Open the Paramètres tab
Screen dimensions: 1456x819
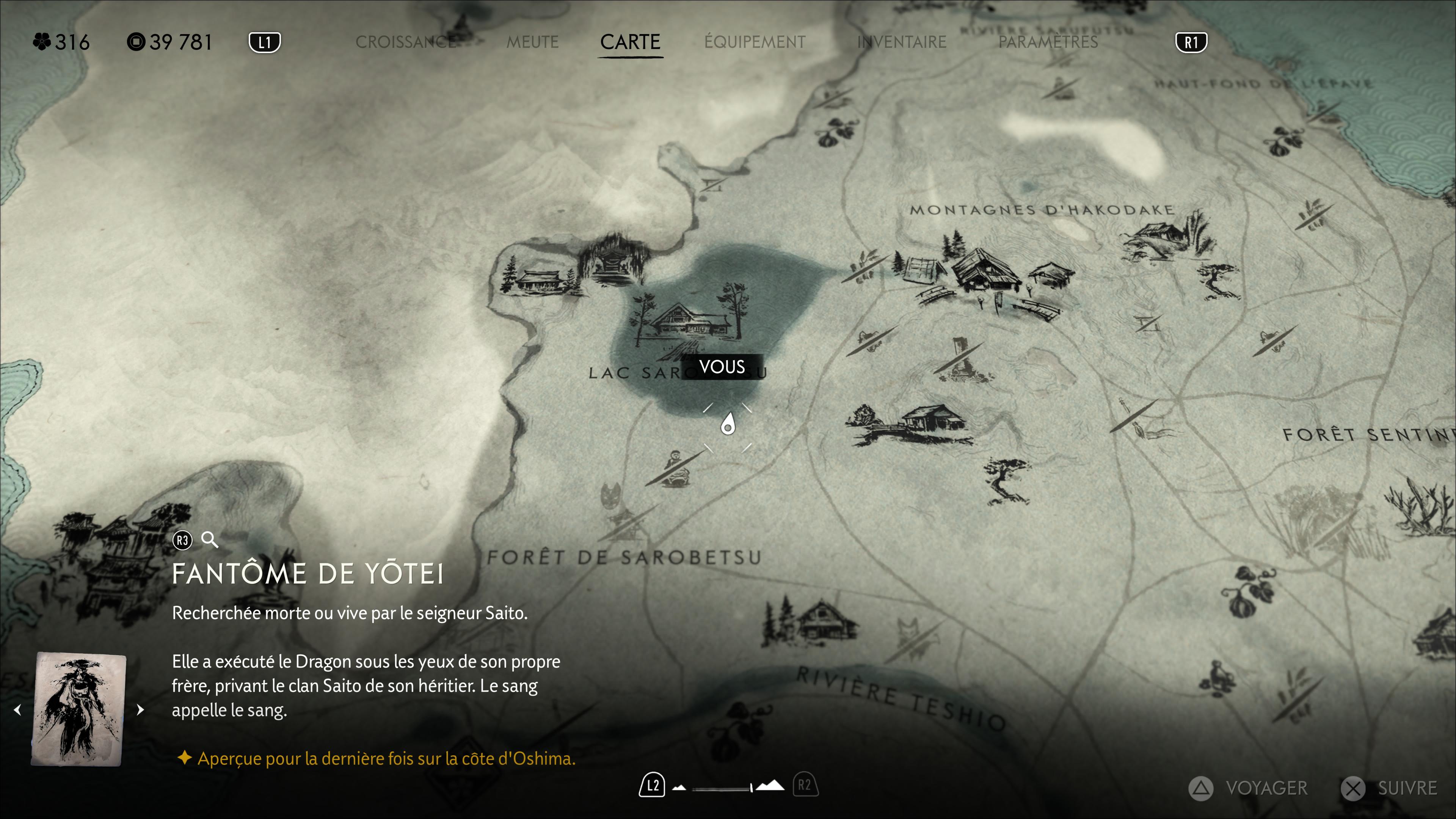1048,42
